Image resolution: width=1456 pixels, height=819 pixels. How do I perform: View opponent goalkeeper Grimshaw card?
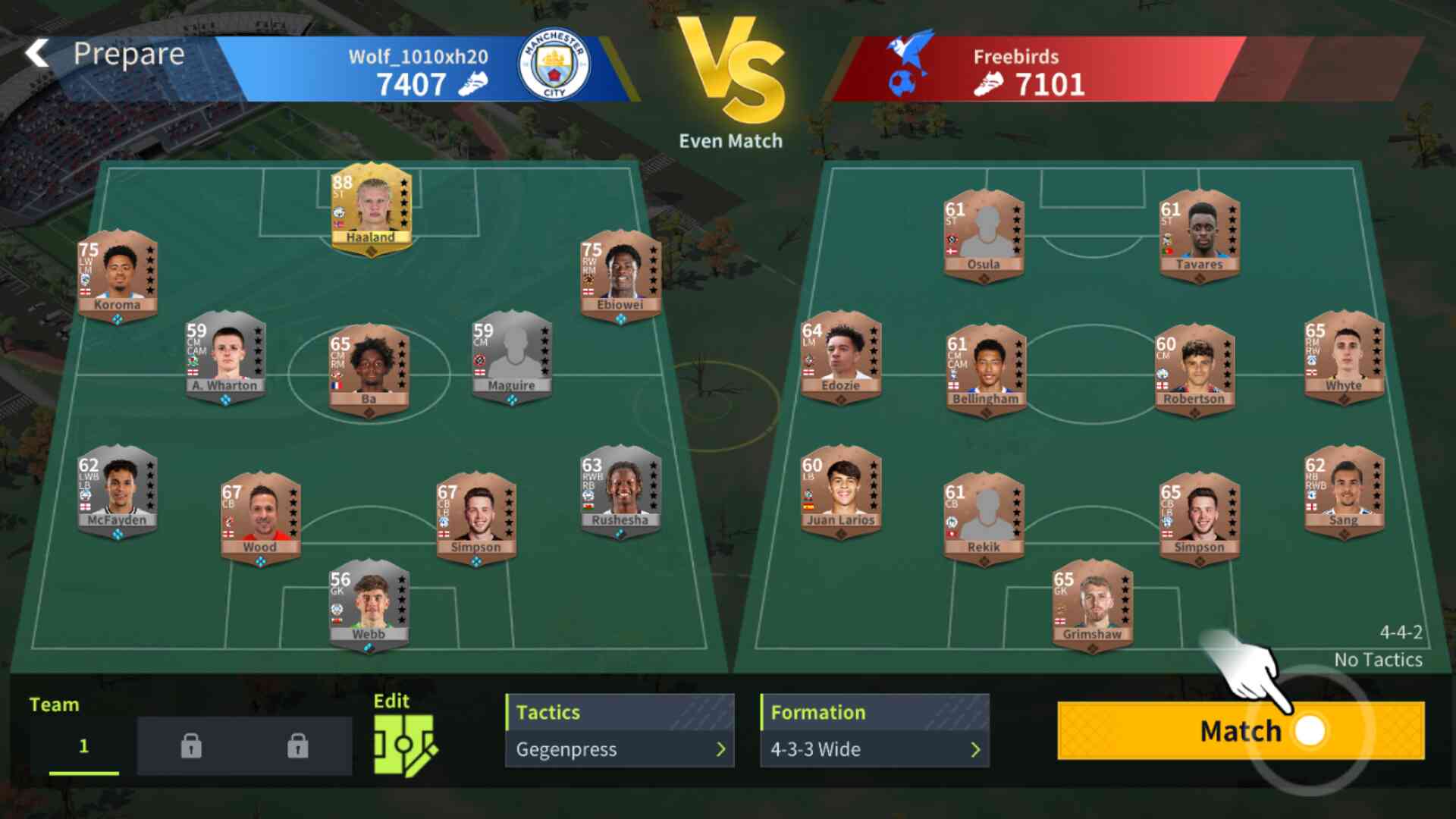[x=1092, y=604]
